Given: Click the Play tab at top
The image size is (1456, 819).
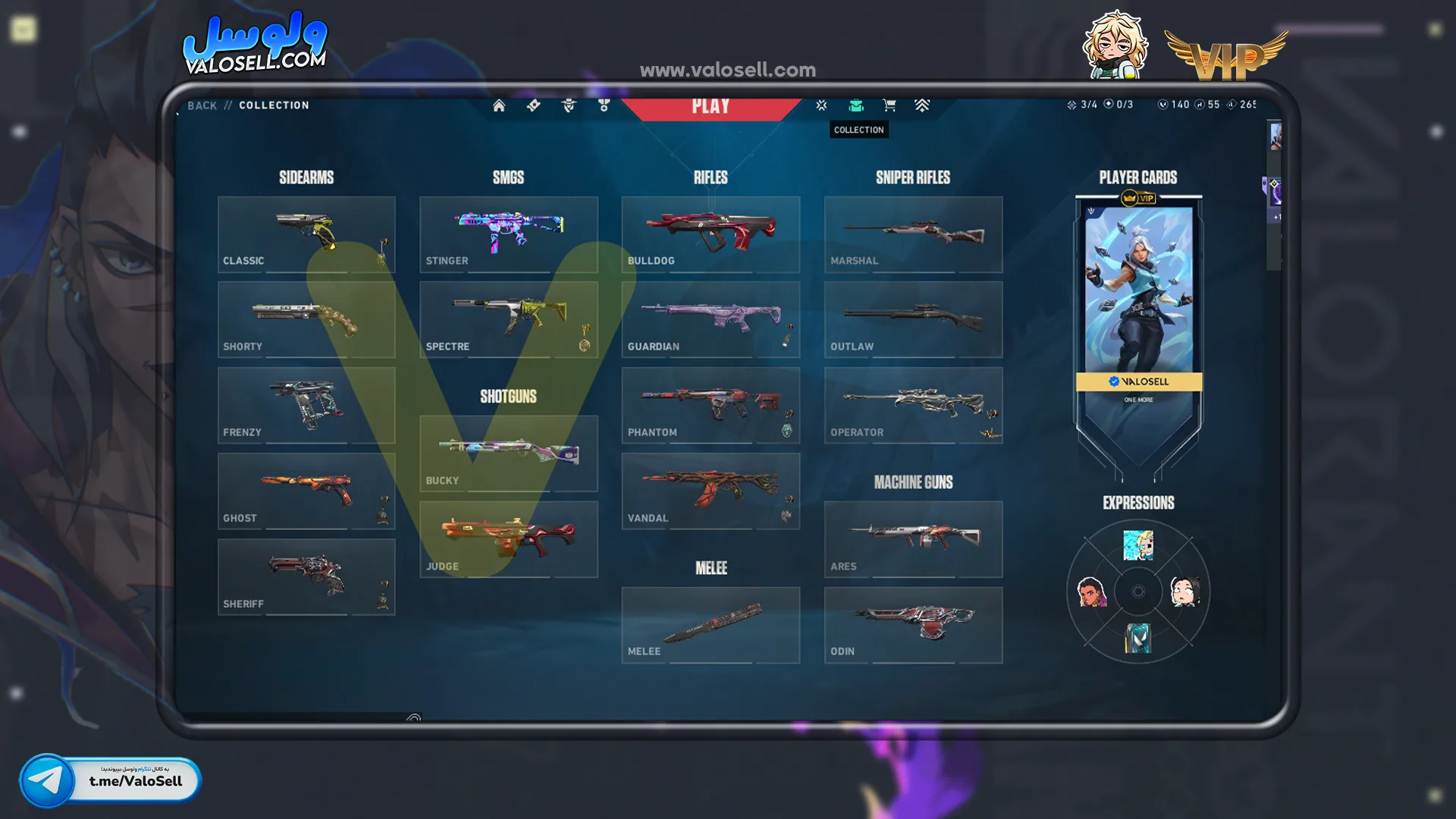Looking at the screenshot, I should [x=711, y=107].
